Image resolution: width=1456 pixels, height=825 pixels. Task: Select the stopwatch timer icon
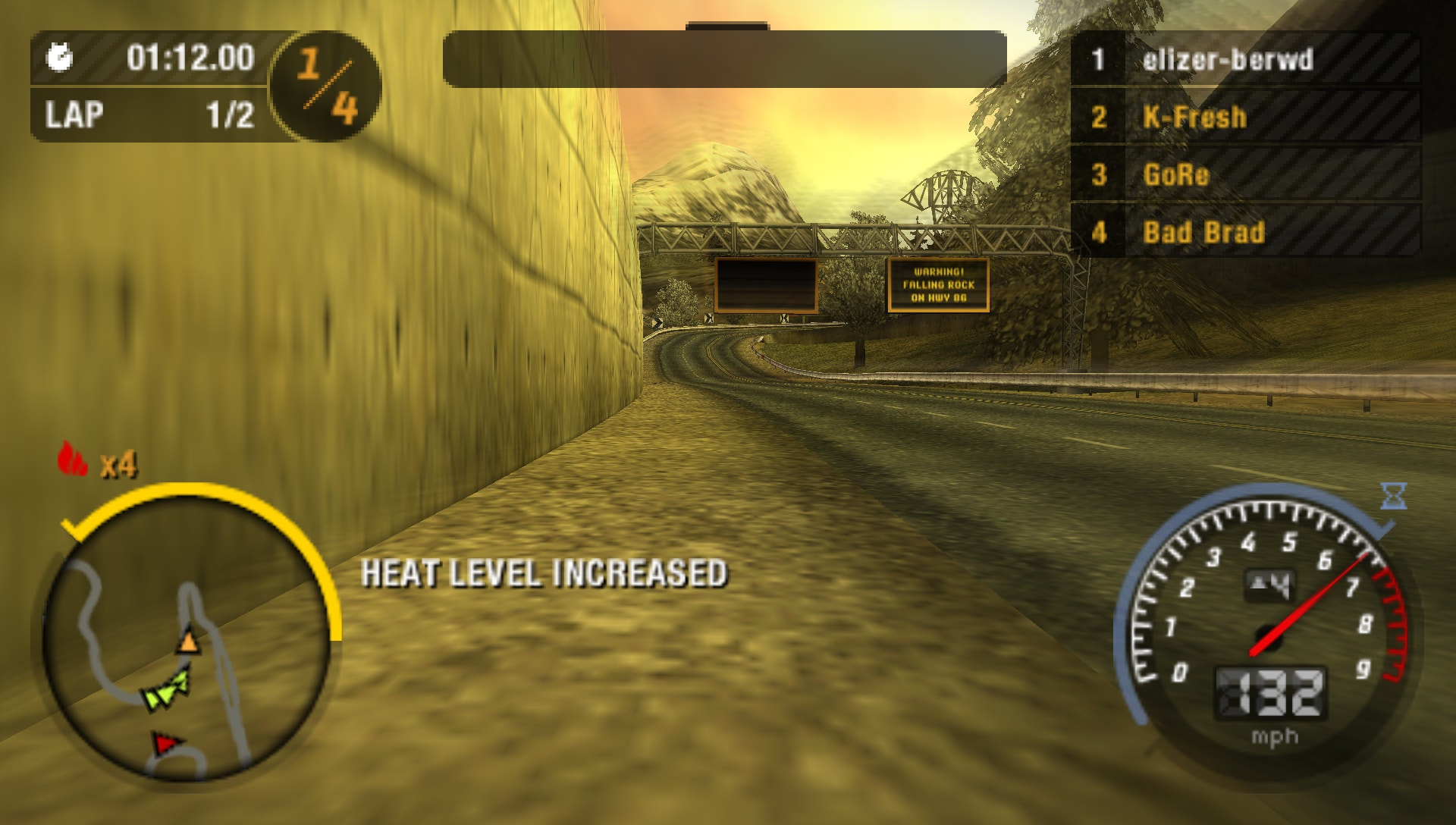(x=61, y=55)
